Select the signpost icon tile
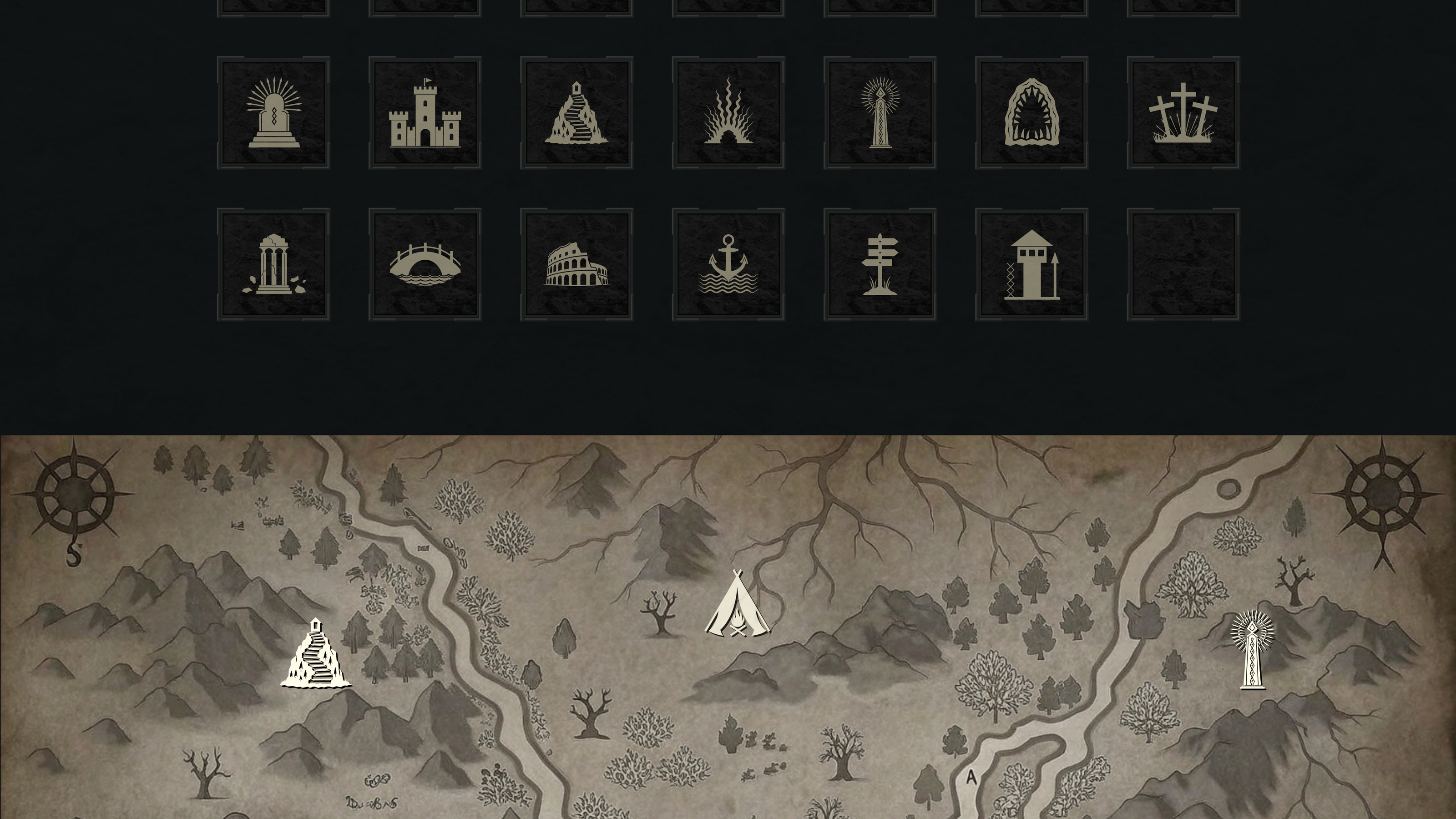This screenshot has height=819, width=1456. tap(880, 264)
